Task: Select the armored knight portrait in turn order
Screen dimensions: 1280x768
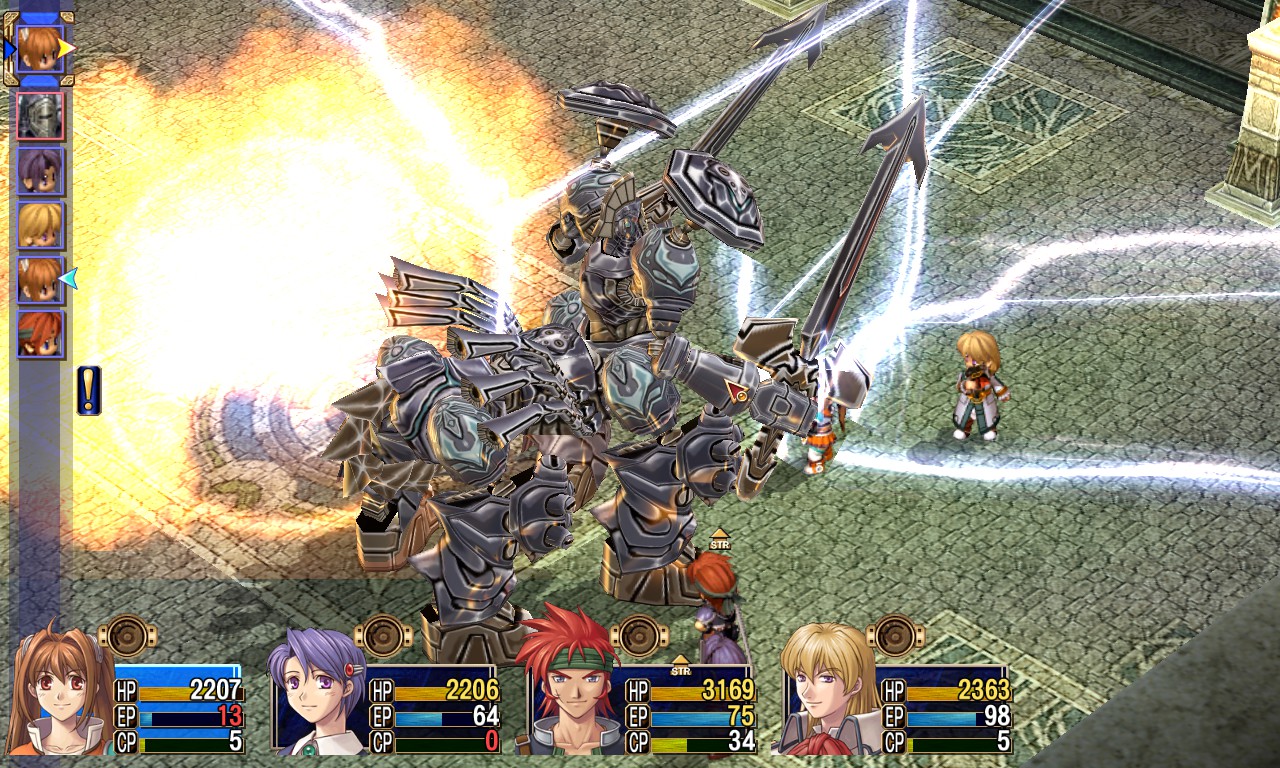Action: click(x=40, y=116)
